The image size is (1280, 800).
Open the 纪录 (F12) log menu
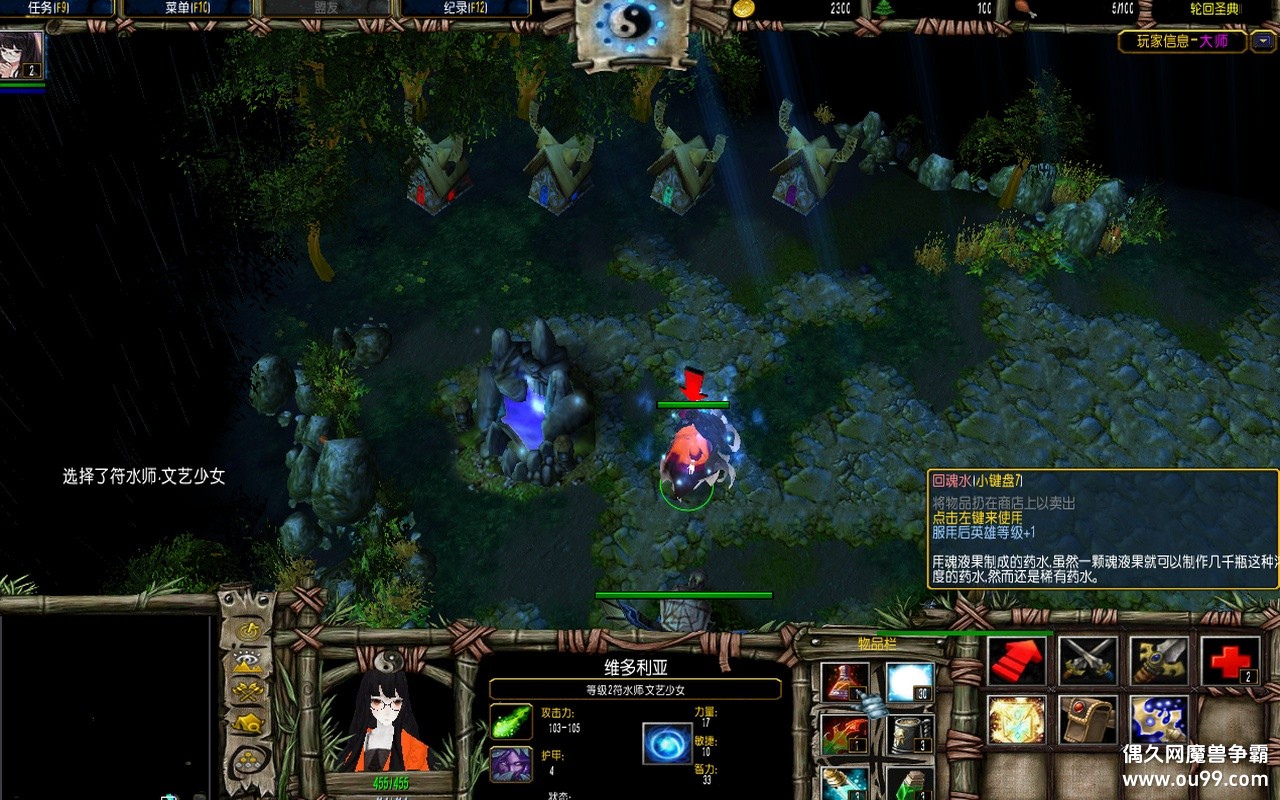click(464, 8)
